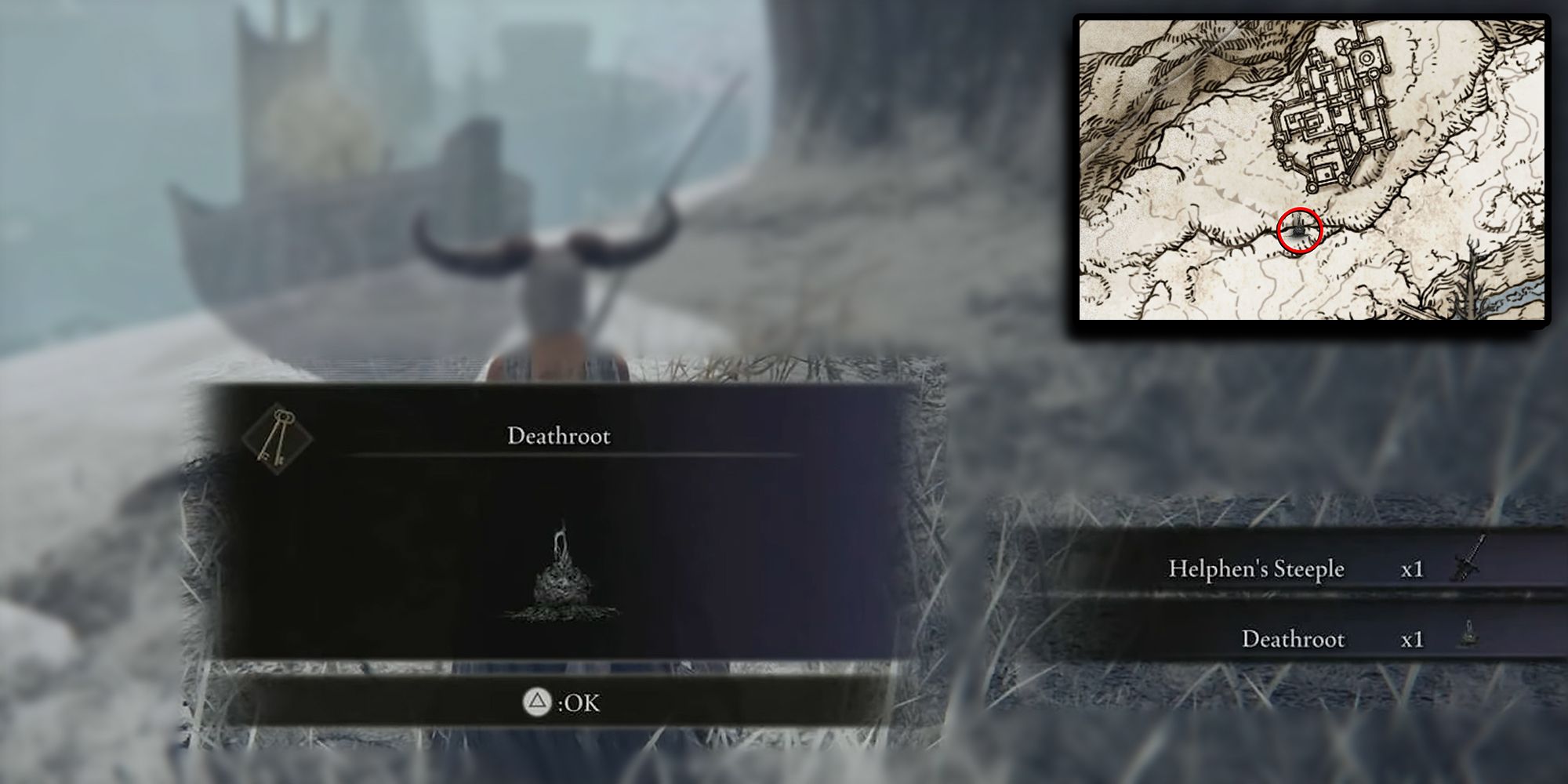Click the x1 quantity text for Deathroot
The image size is (1568, 784).
(x=1411, y=639)
